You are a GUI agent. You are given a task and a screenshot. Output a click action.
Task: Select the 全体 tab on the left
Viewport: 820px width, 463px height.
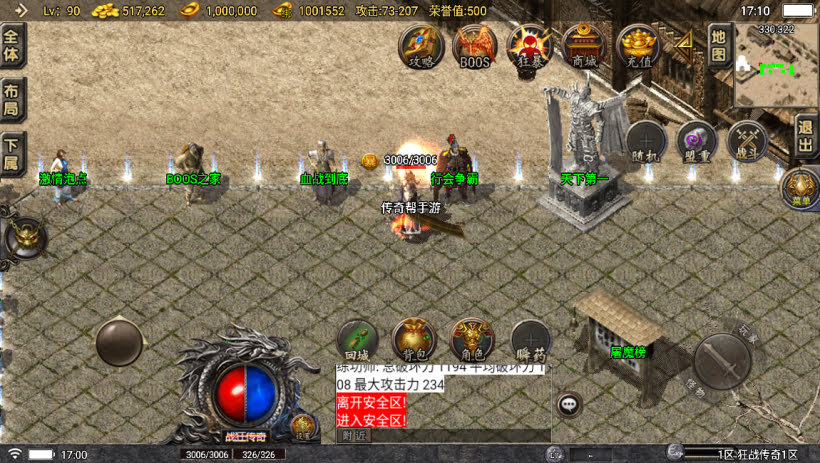[12, 46]
